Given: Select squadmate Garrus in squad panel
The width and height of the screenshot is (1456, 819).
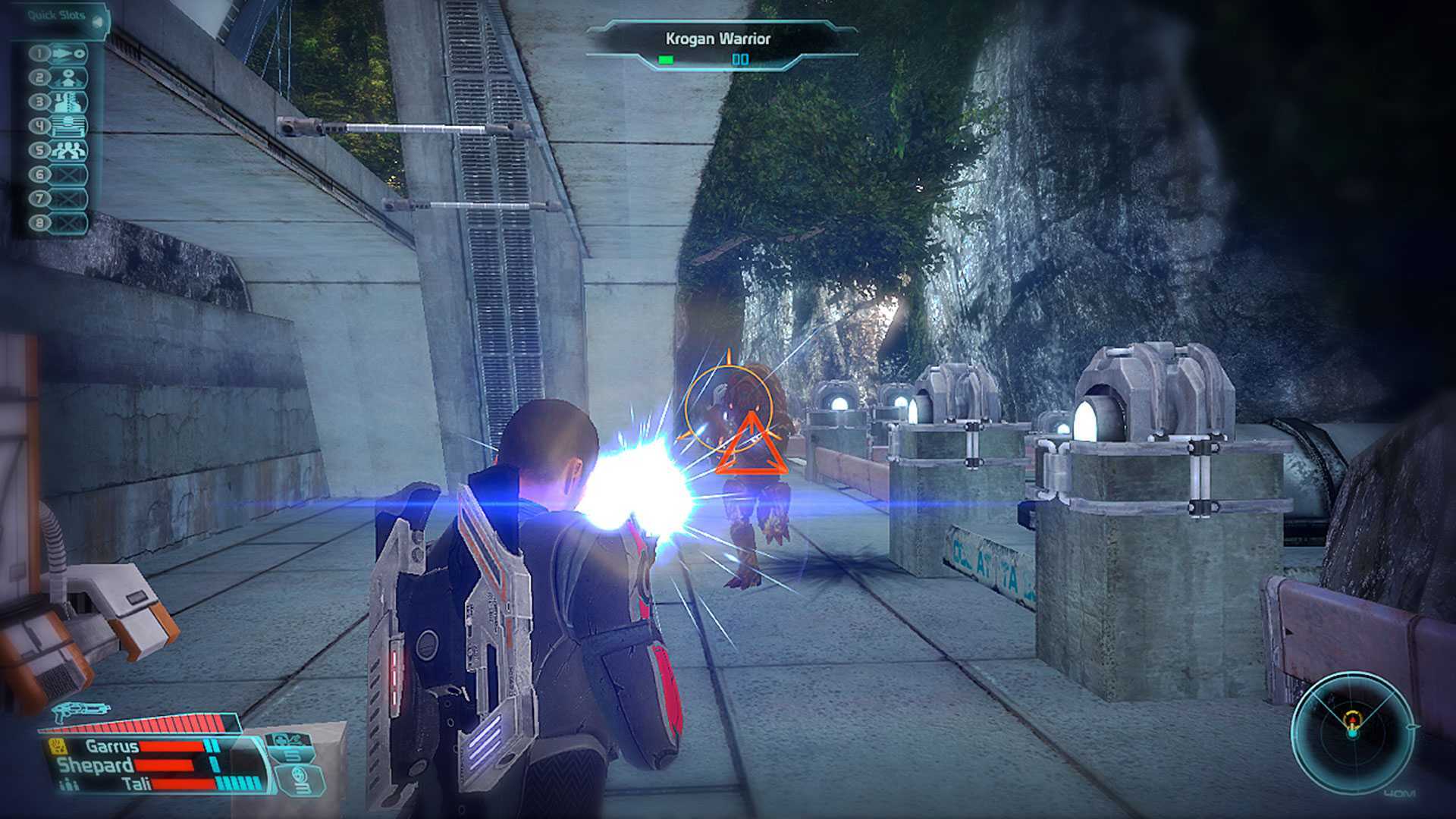Looking at the screenshot, I should [x=111, y=746].
